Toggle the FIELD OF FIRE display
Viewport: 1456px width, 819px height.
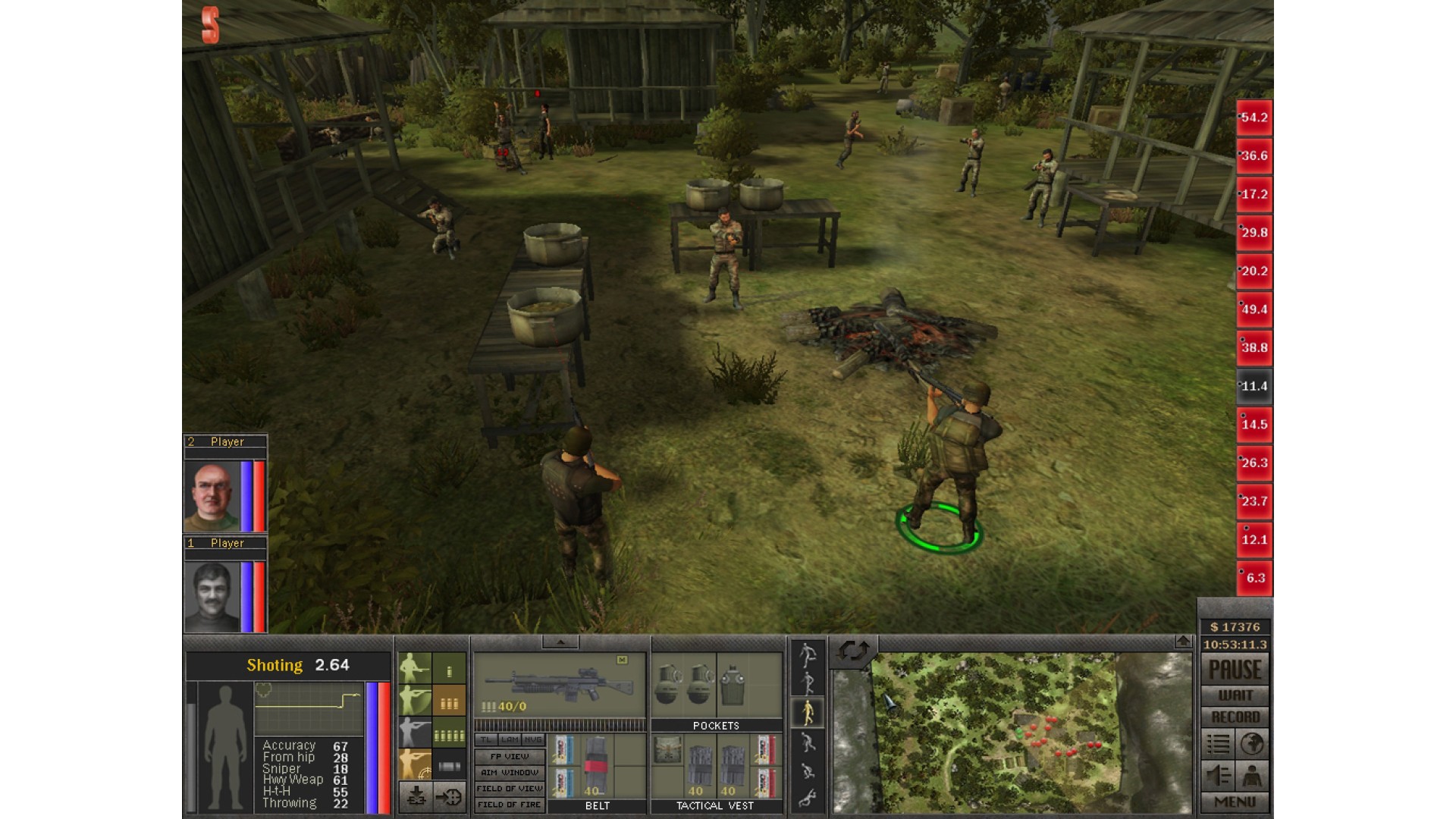[510, 805]
